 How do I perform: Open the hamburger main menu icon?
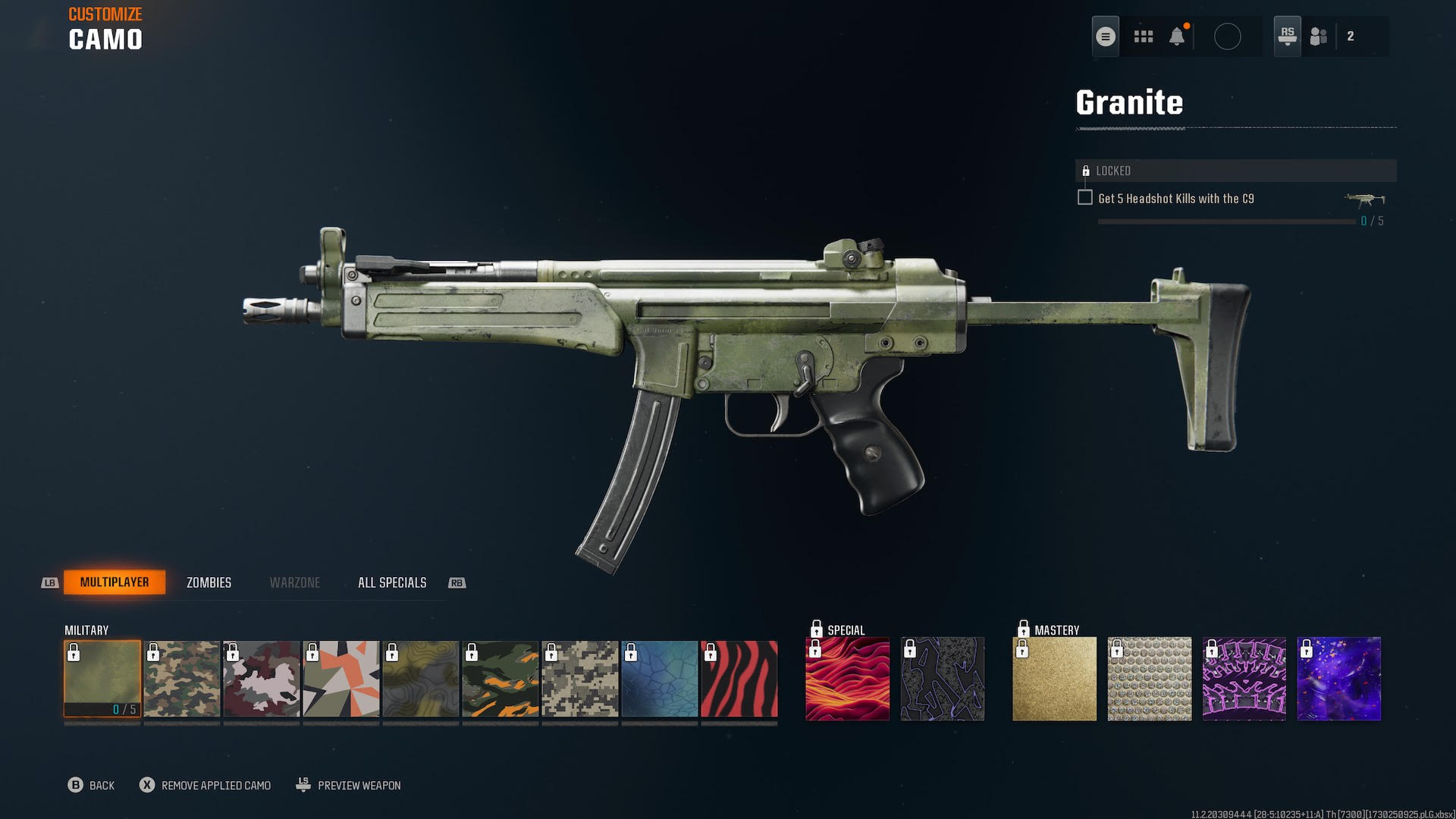1106,36
